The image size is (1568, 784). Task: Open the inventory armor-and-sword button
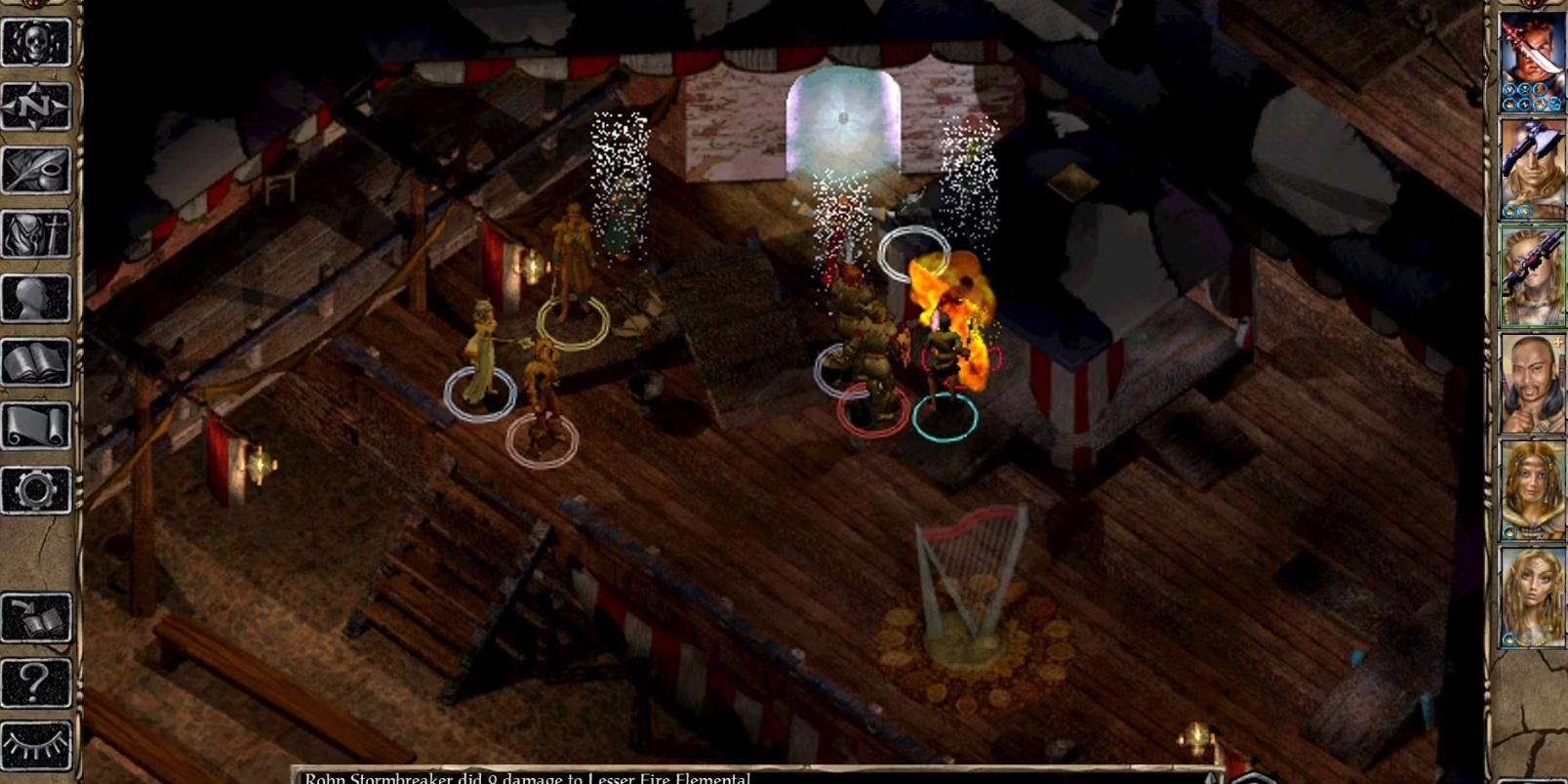[36, 234]
